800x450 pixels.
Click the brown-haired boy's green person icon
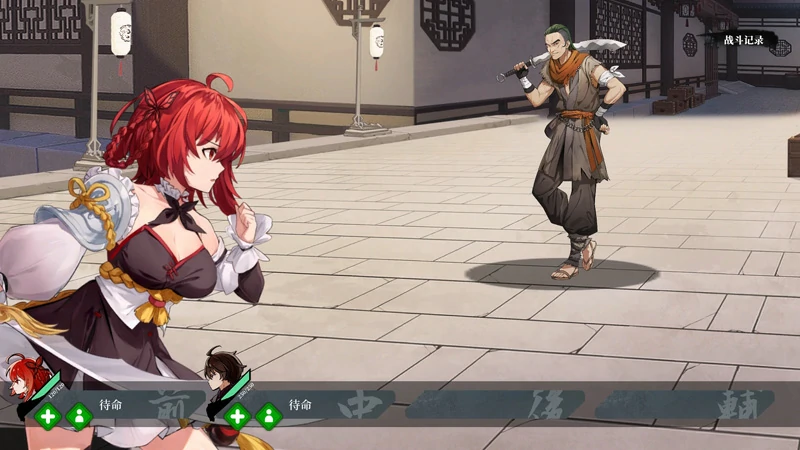pyautogui.click(x=268, y=415)
